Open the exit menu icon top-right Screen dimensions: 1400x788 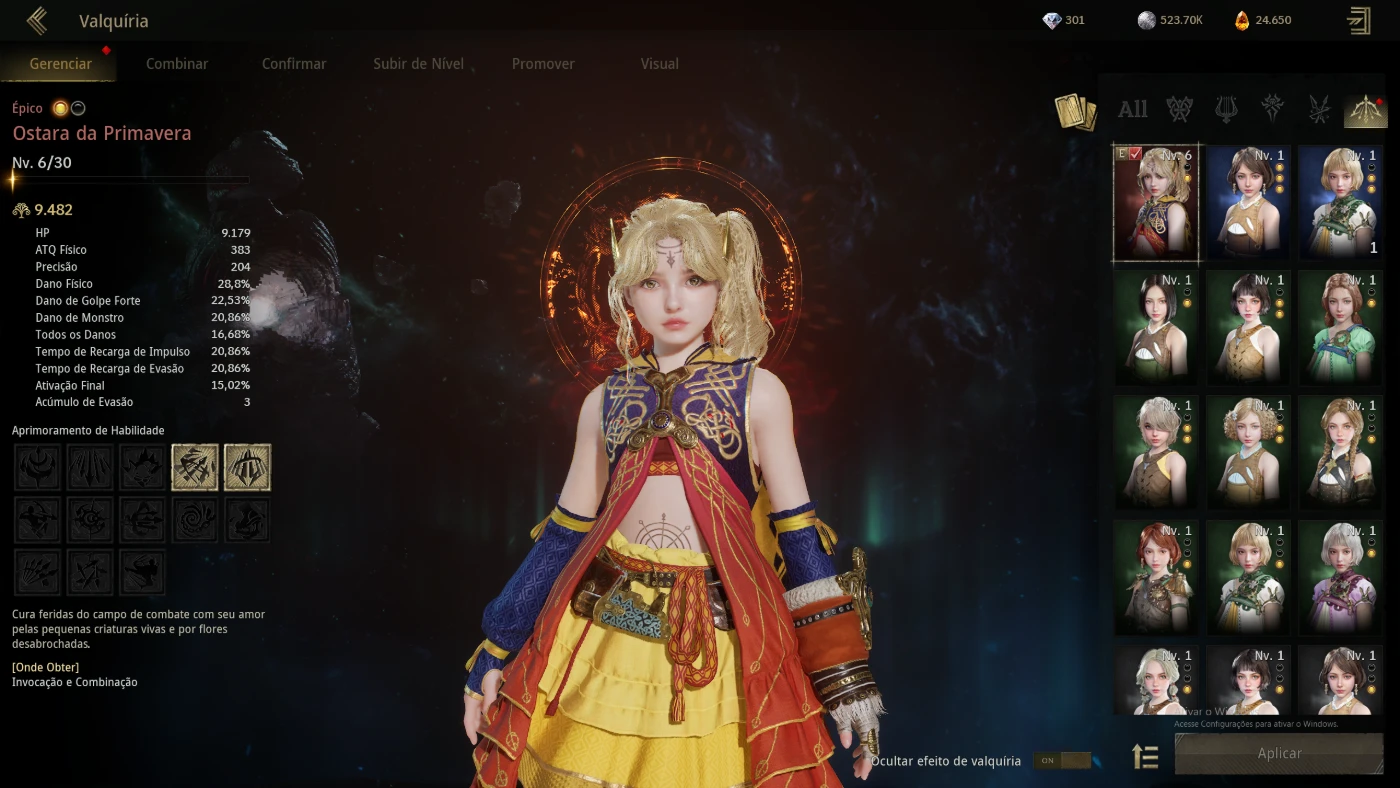(1359, 21)
